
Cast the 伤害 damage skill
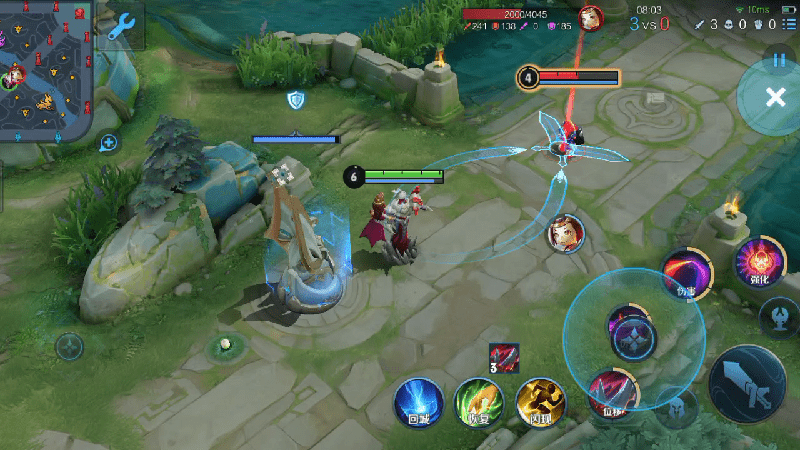tap(686, 273)
